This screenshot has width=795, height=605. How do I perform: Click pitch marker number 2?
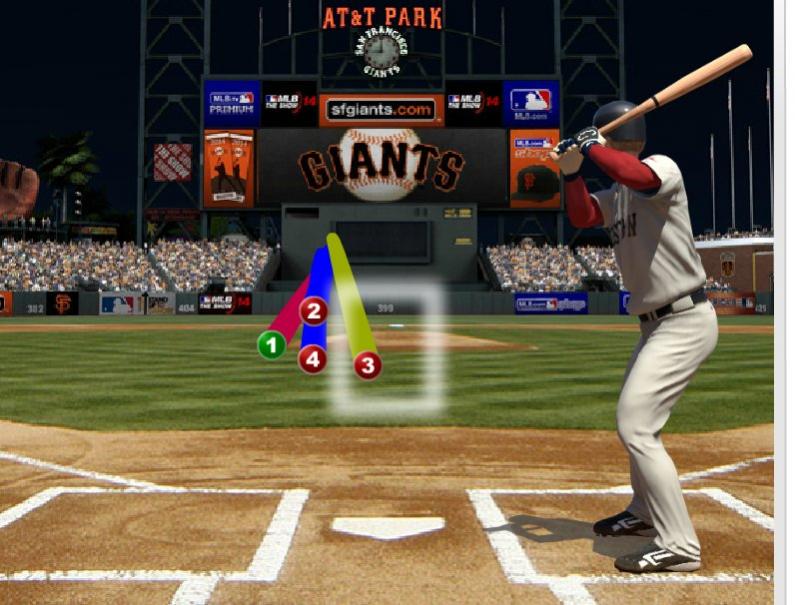tap(314, 311)
